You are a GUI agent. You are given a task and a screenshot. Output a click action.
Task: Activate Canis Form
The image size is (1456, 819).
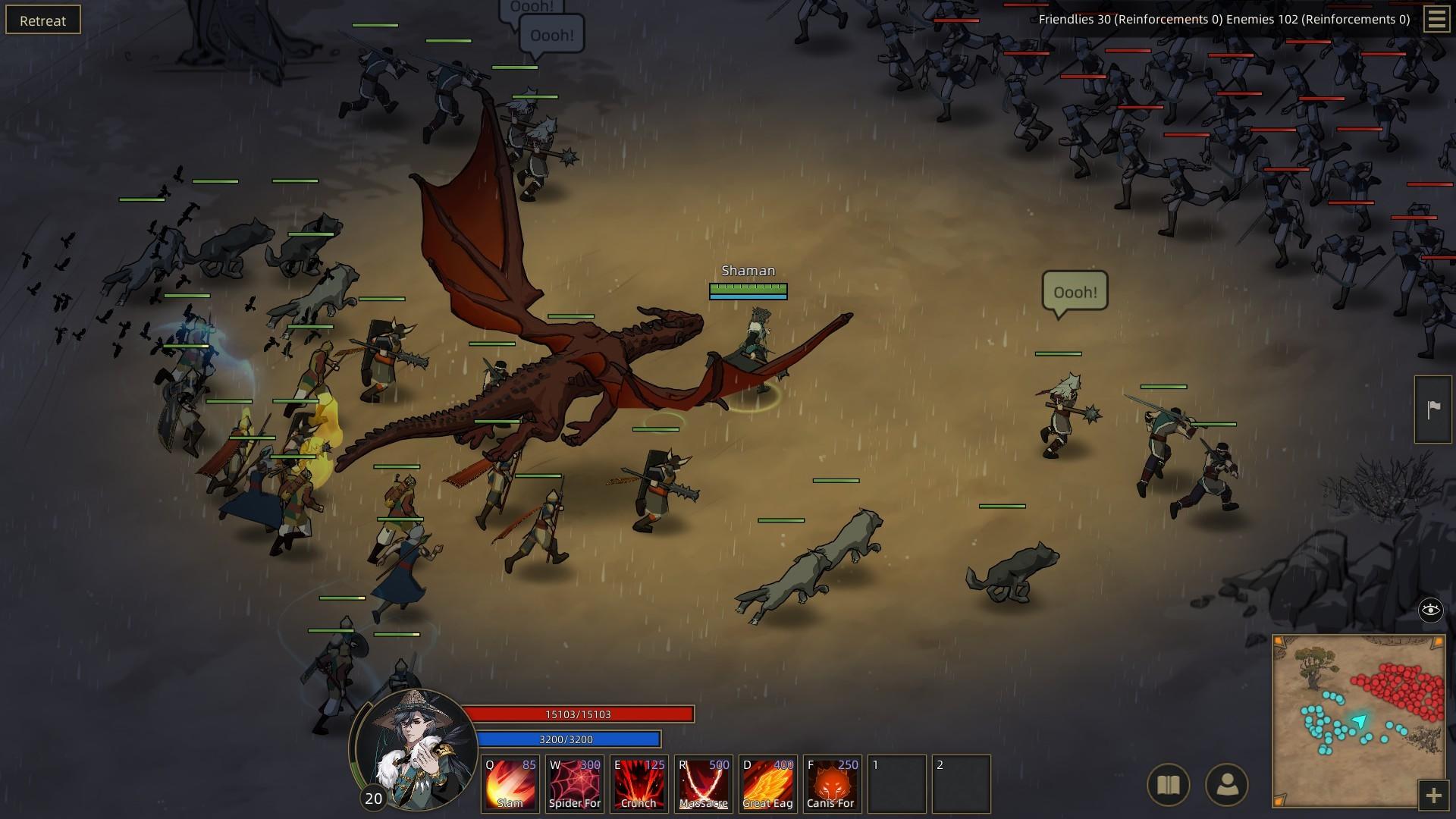pos(832,783)
